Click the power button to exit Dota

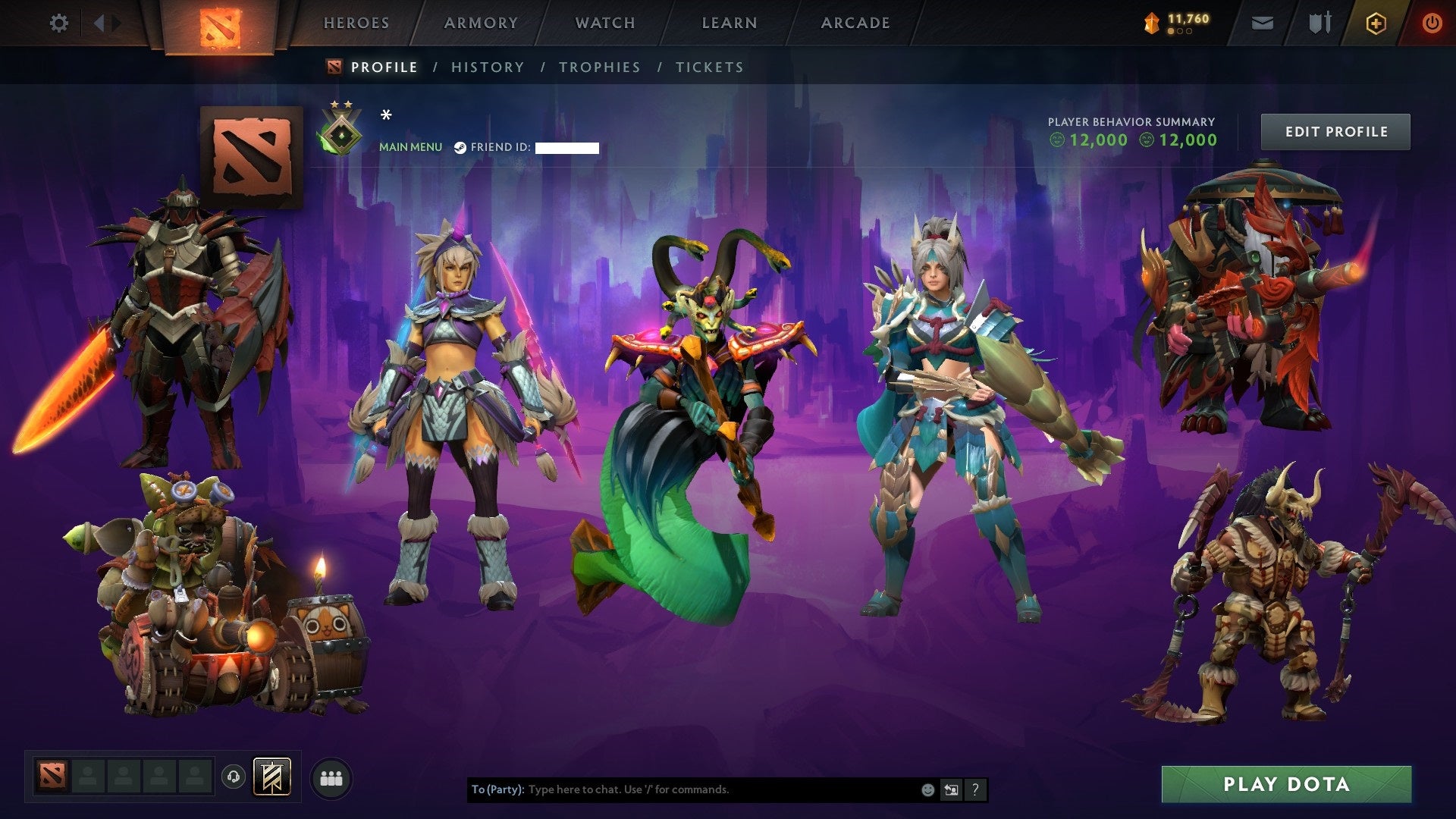tap(1432, 23)
